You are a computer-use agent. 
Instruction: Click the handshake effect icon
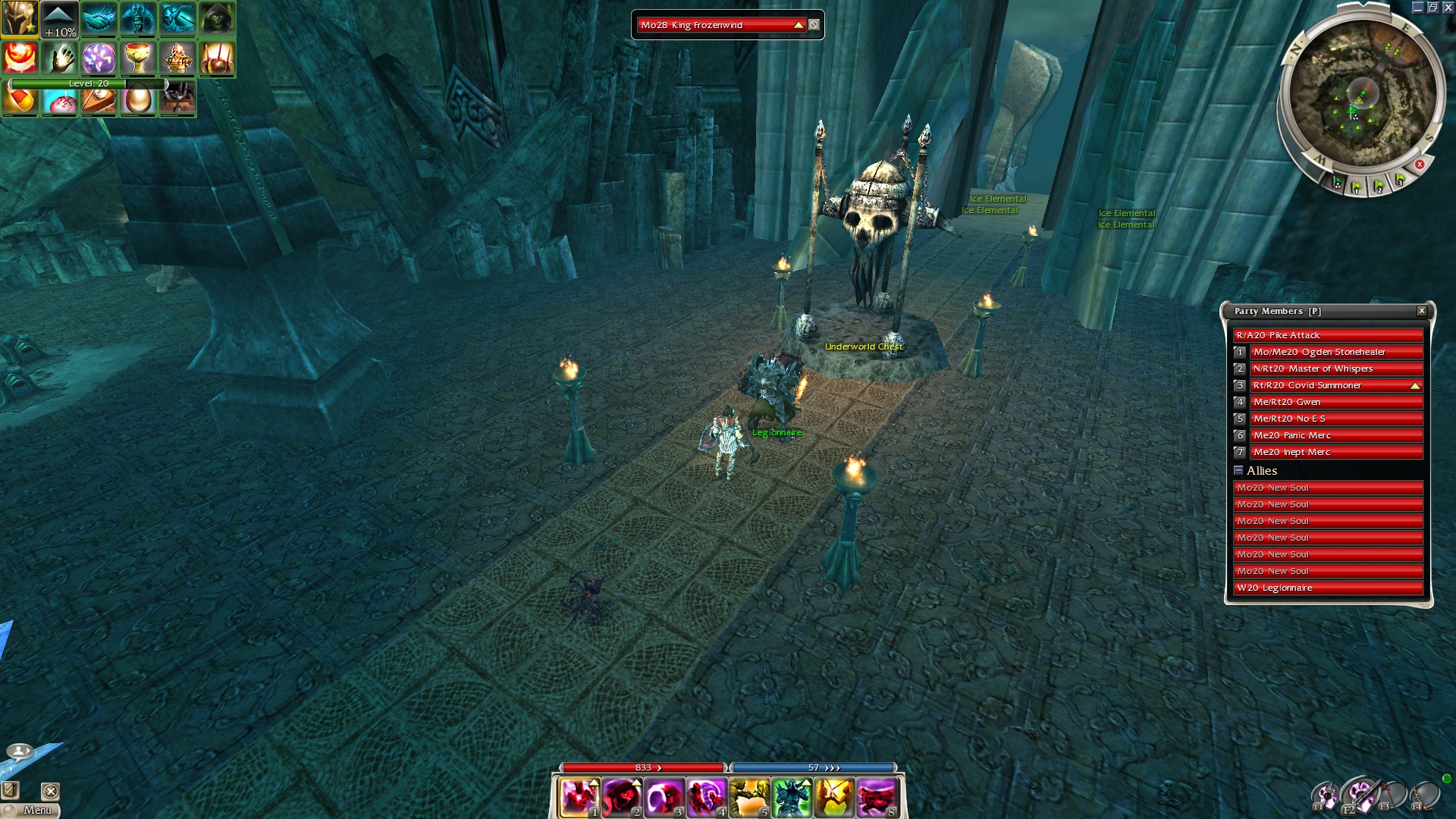coord(99,19)
